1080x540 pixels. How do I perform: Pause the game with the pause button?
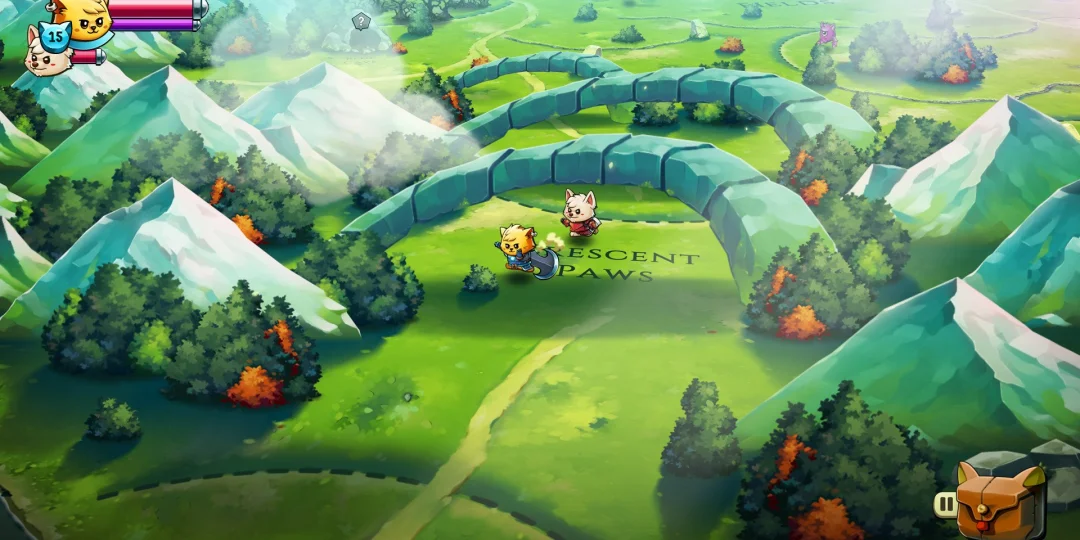[x=945, y=505]
